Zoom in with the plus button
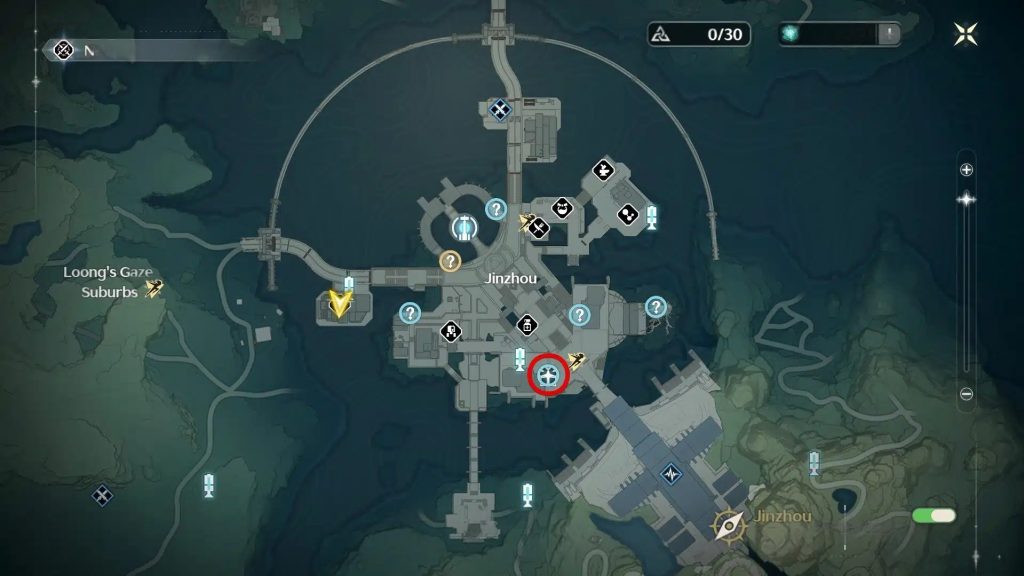The width and height of the screenshot is (1024, 576). [x=966, y=170]
